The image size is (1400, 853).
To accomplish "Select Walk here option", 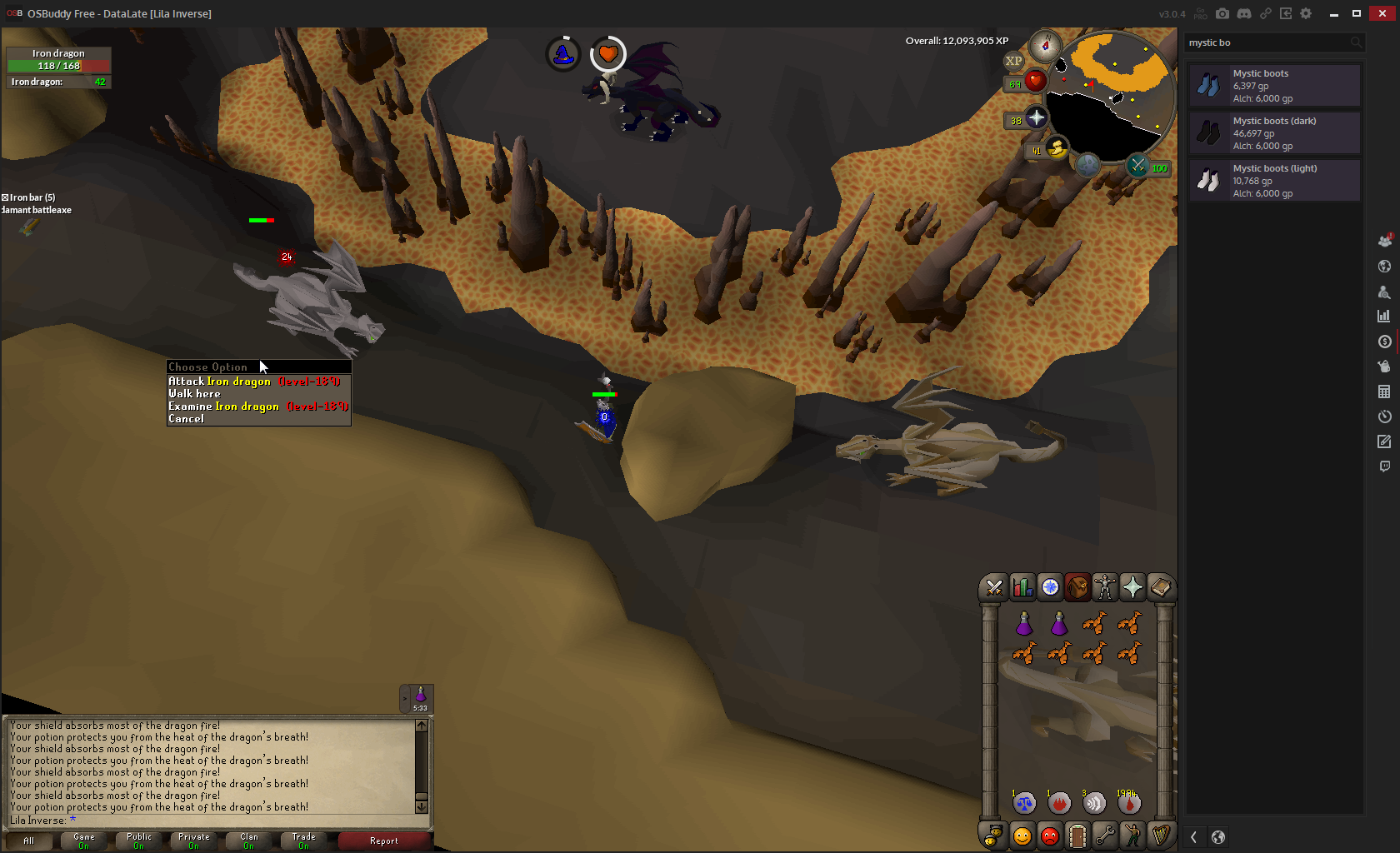I will coord(195,394).
